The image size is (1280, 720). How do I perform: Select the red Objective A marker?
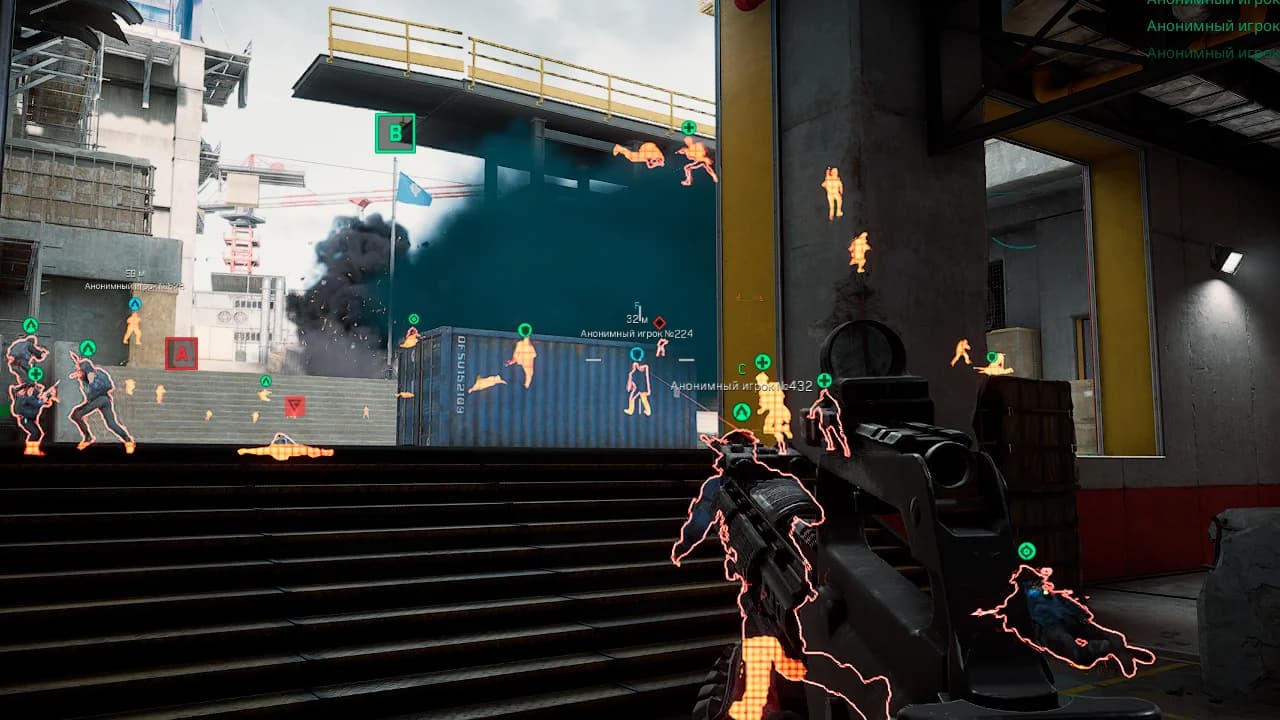tap(181, 354)
